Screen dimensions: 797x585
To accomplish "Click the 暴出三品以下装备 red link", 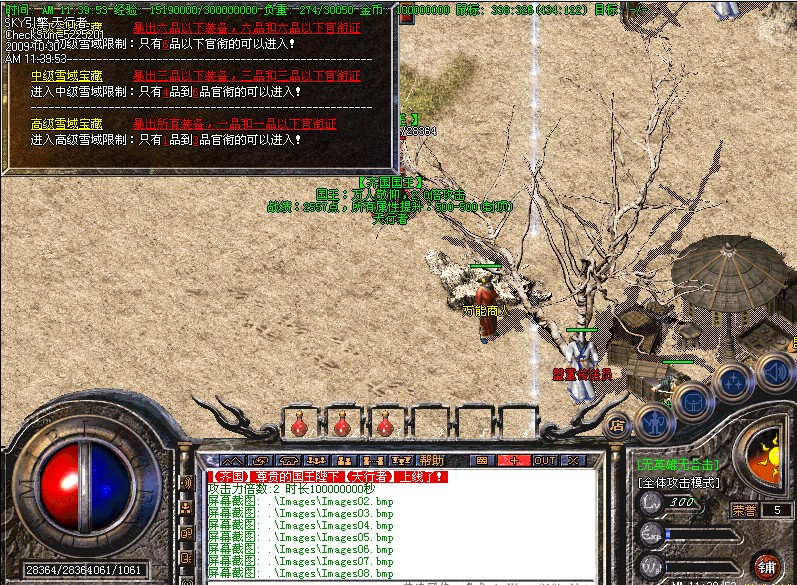I will click(246, 76).
